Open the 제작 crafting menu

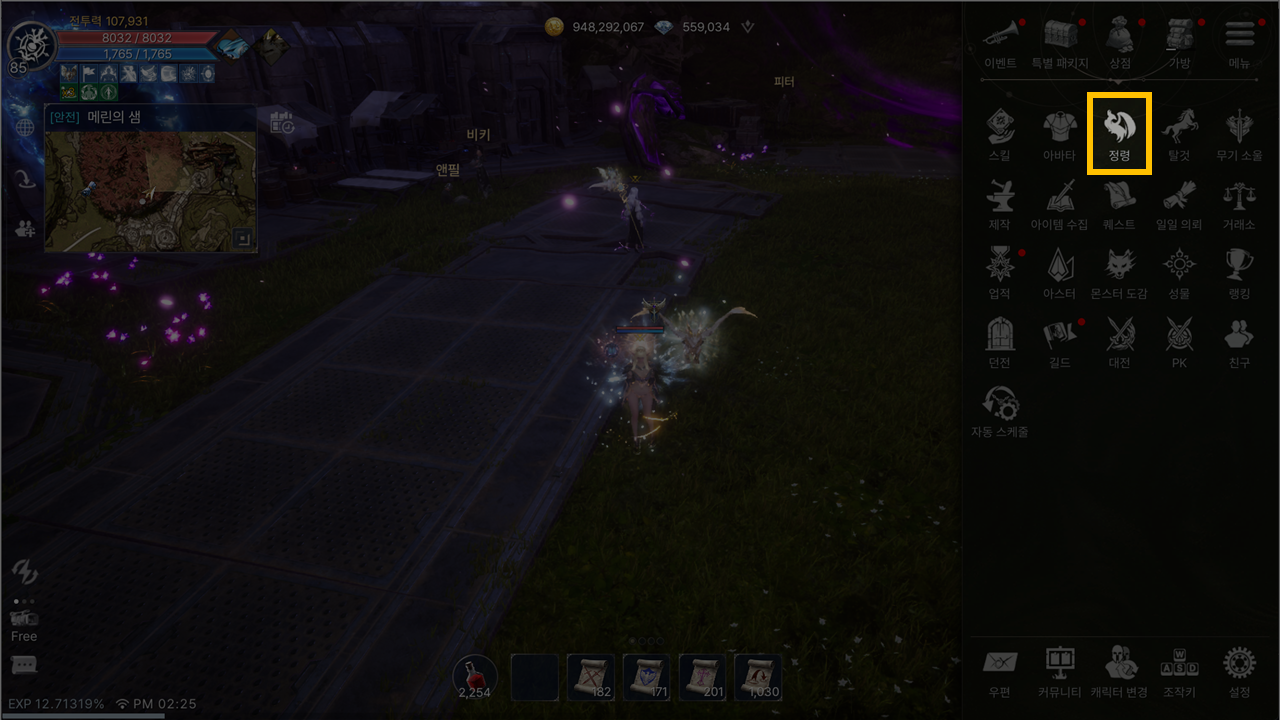(999, 201)
